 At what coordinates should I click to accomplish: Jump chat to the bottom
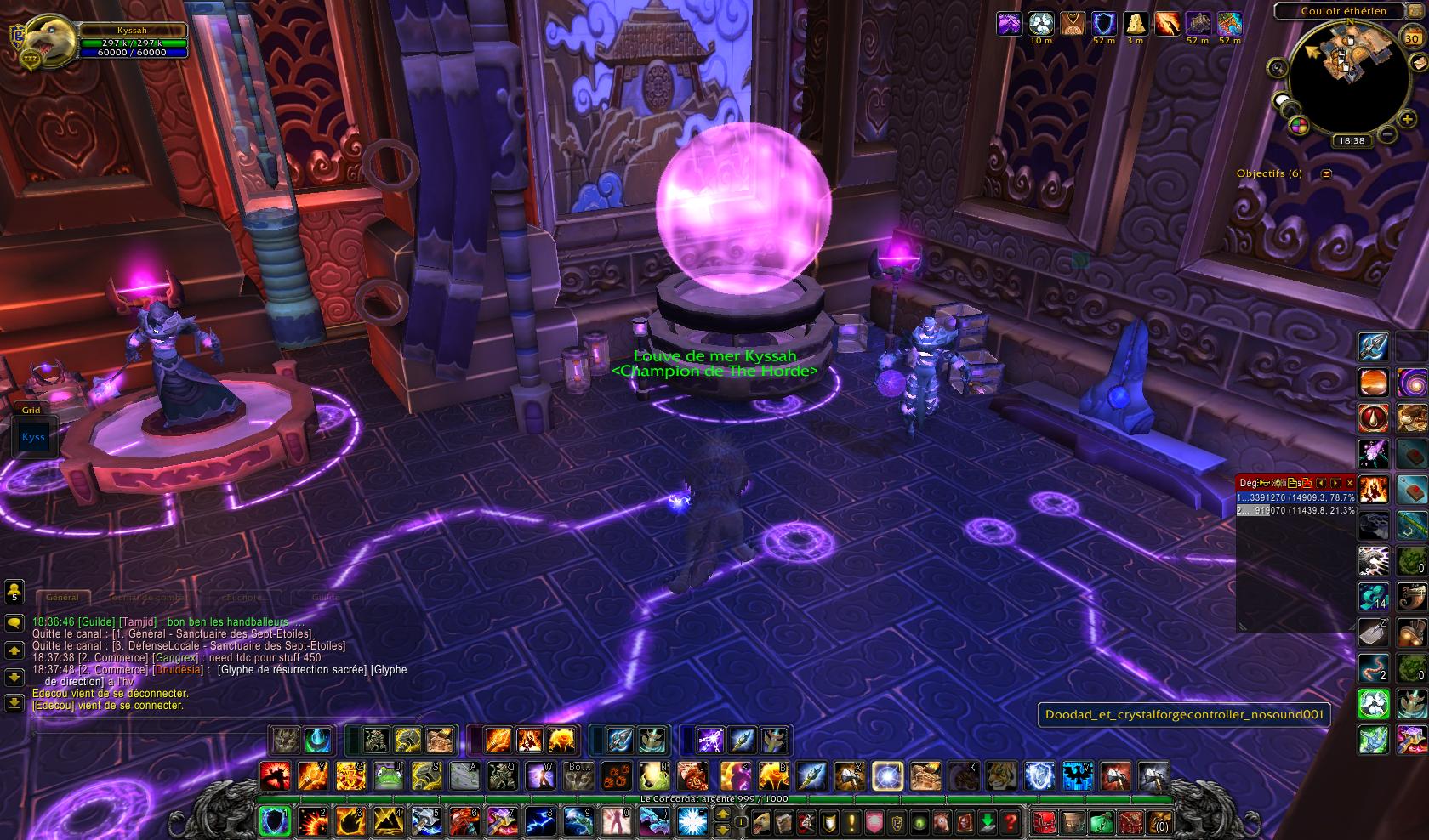click(x=14, y=703)
